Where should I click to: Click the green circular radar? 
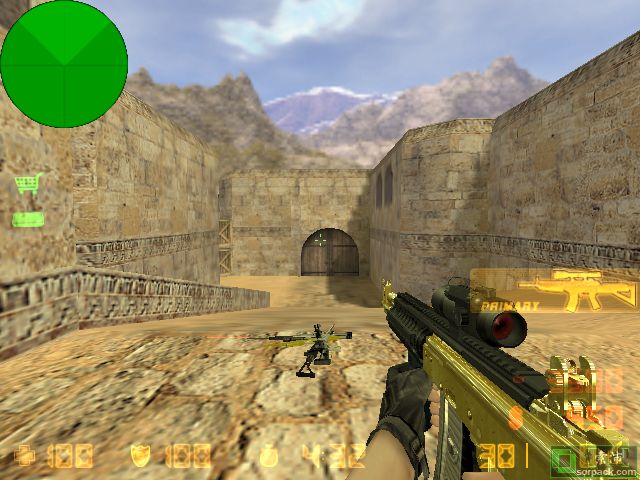click(64, 64)
